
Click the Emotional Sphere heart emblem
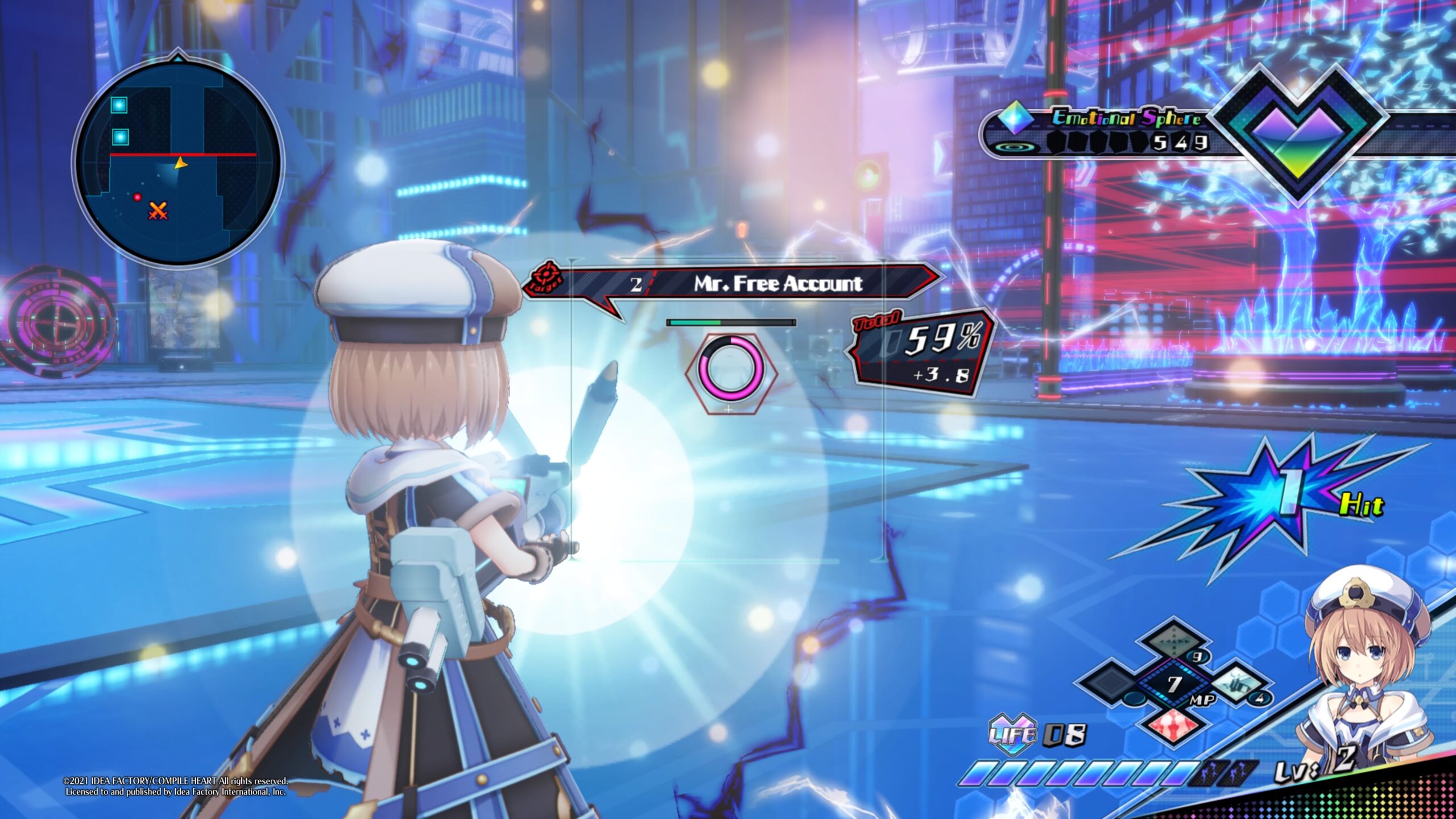pos(1298,132)
